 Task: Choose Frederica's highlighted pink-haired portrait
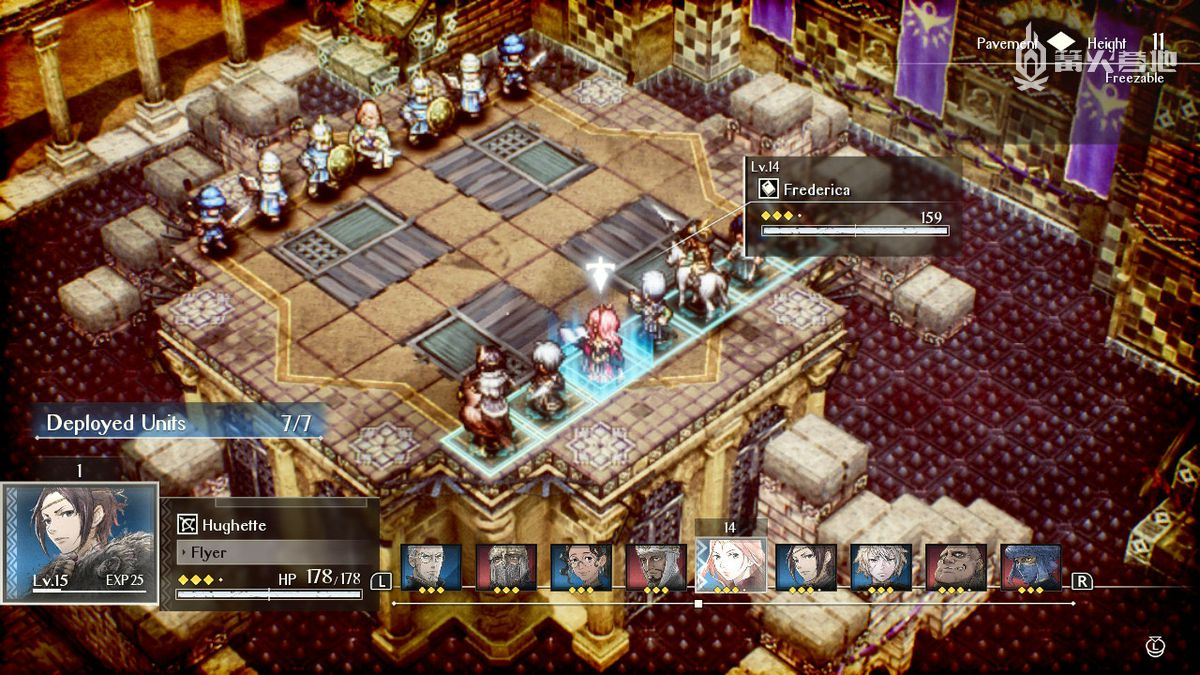[x=731, y=565]
